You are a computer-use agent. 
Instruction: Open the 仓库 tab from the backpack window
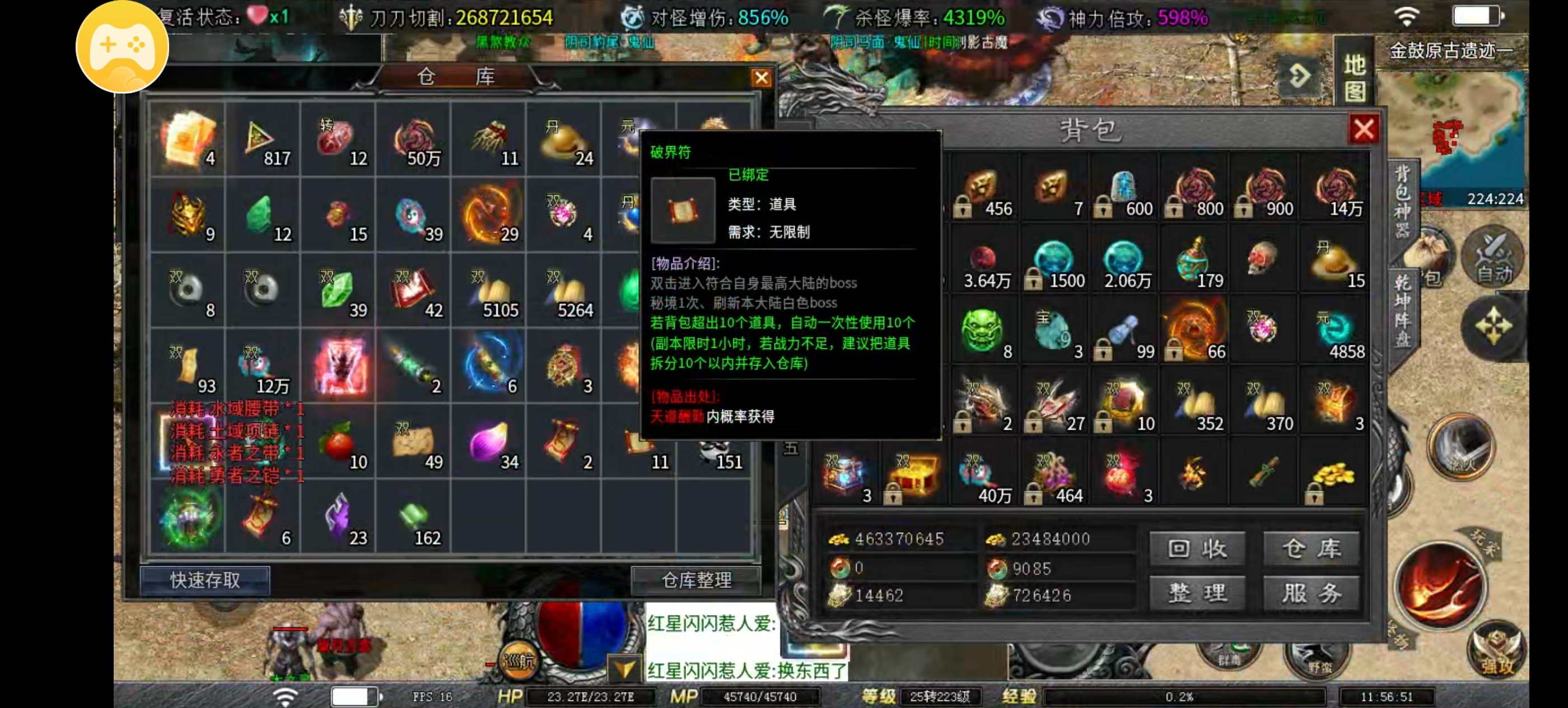(x=1312, y=547)
